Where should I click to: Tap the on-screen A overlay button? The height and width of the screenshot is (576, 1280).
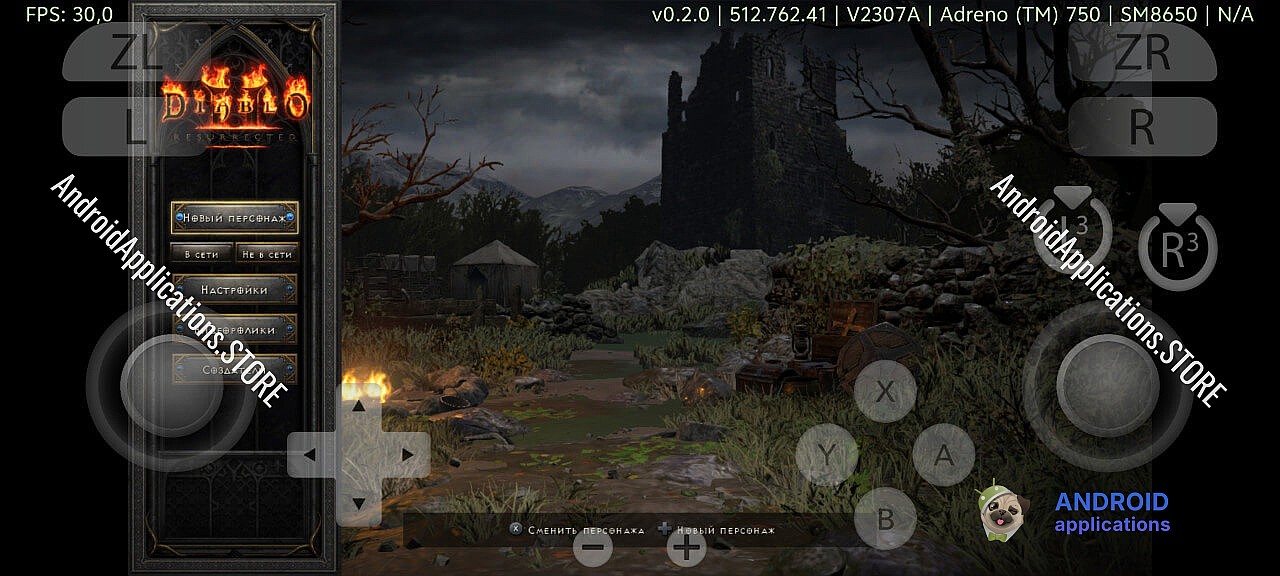coord(942,455)
